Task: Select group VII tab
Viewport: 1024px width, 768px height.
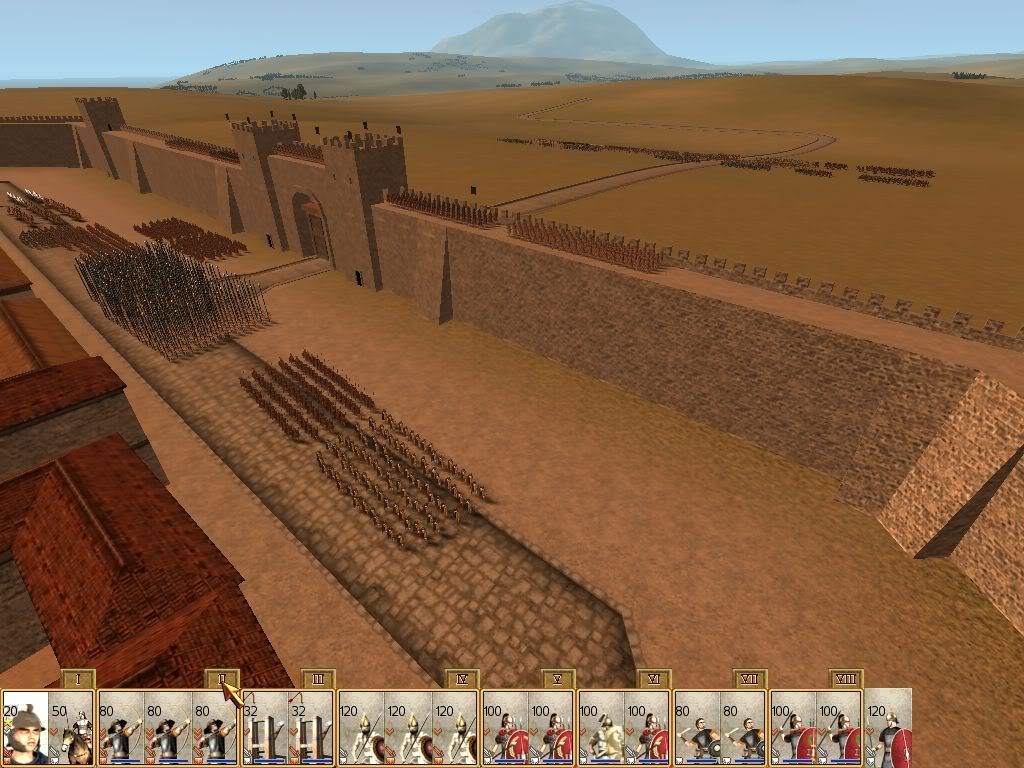Action: (749, 680)
